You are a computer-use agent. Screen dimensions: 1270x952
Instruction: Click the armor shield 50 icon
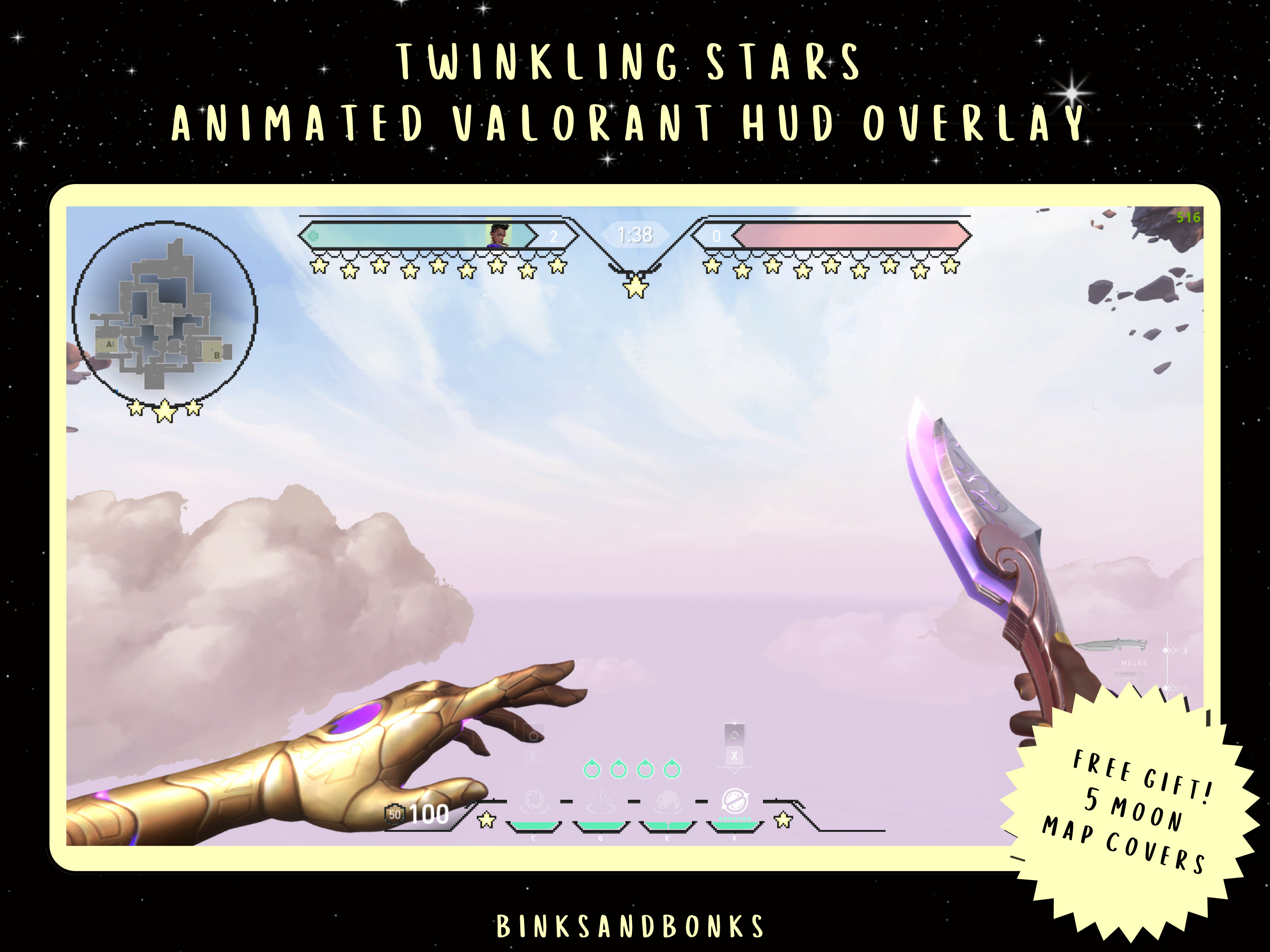point(395,815)
